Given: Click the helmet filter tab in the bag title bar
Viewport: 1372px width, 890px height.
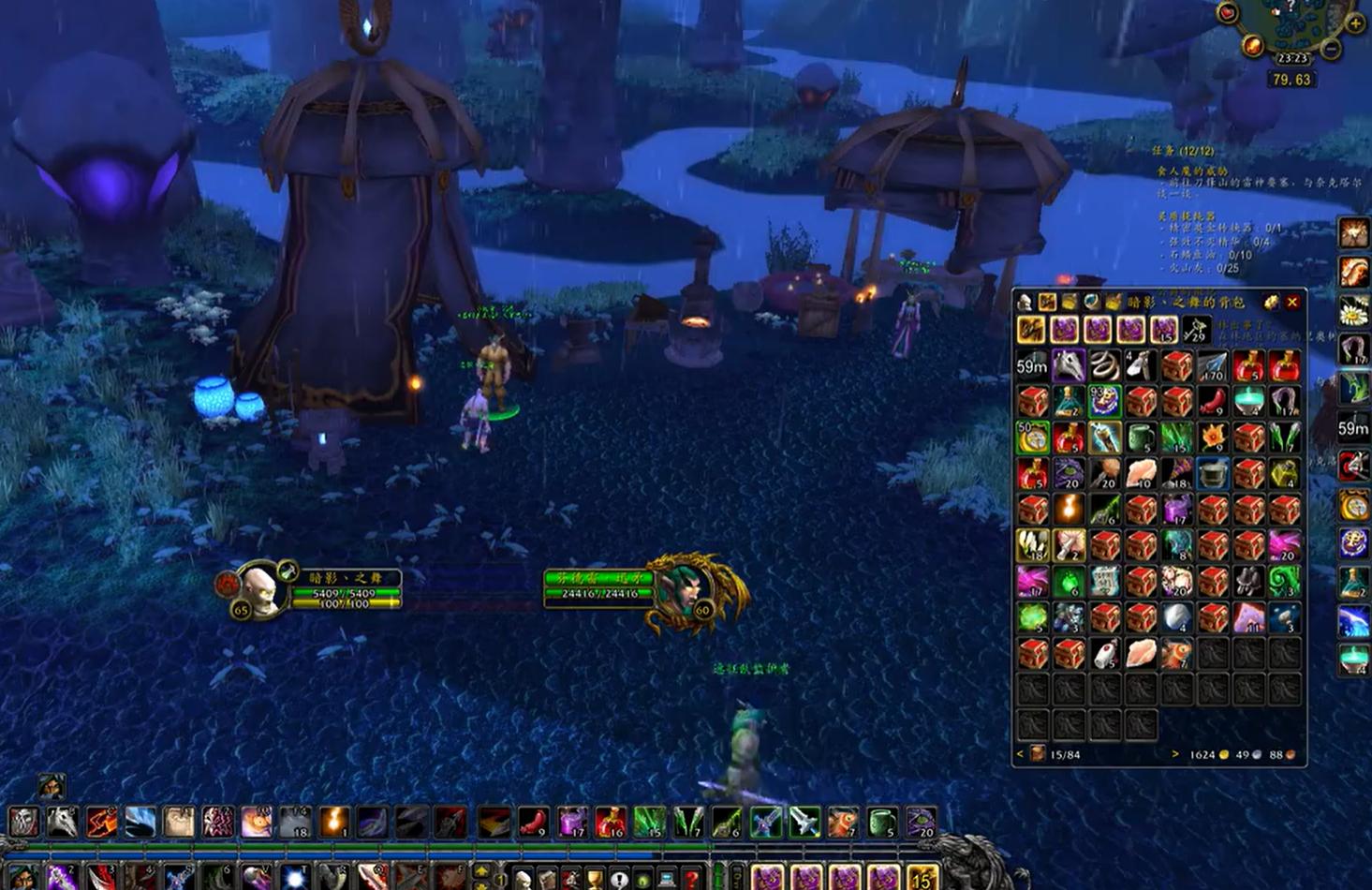Looking at the screenshot, I should [x=1024, y=303].
